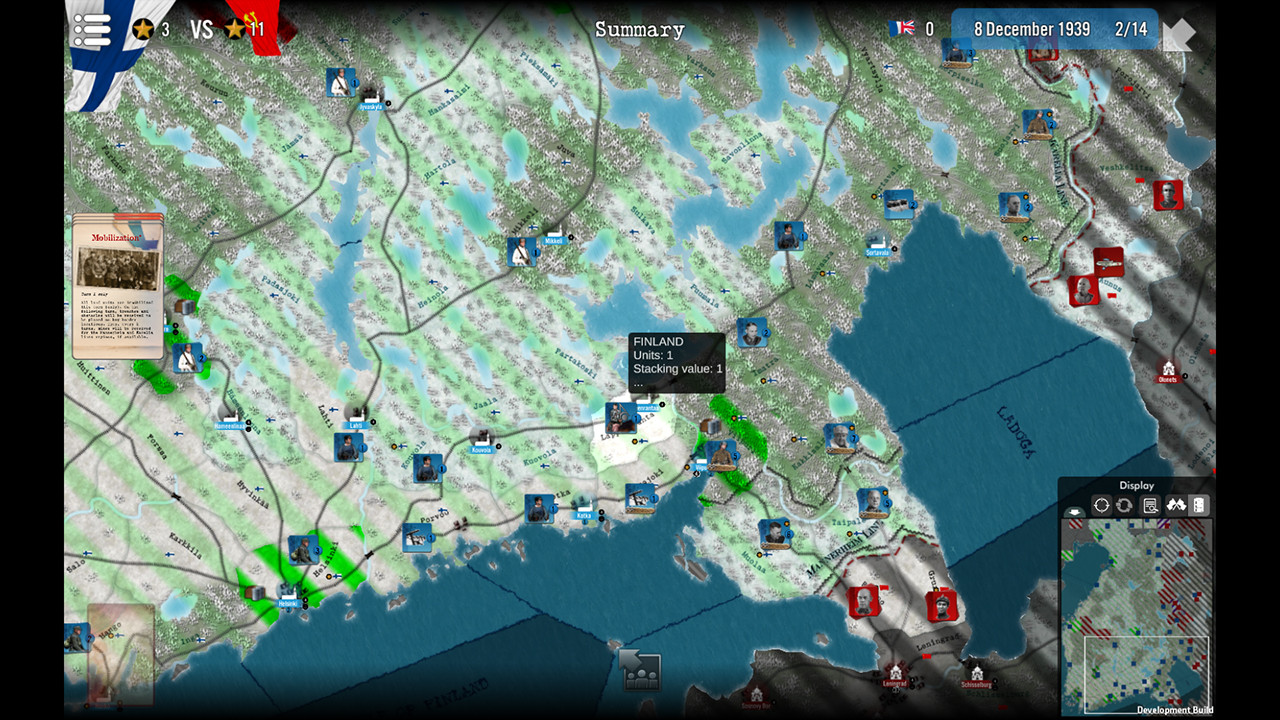Click the building reinforcements icon at bottom center

pyautogui.click(x=639, y=670)
